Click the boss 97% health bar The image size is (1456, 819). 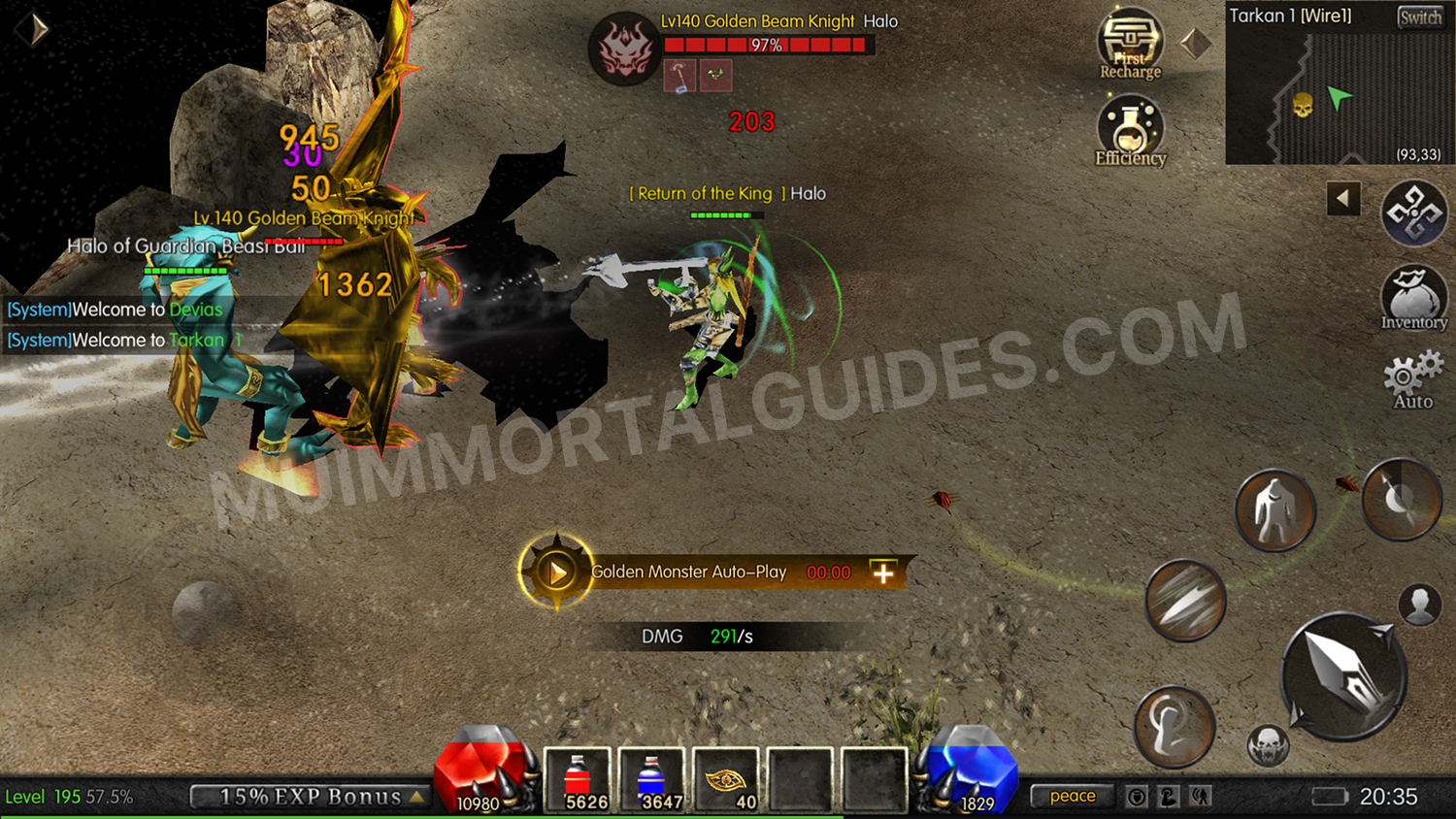tap(767, 43)
